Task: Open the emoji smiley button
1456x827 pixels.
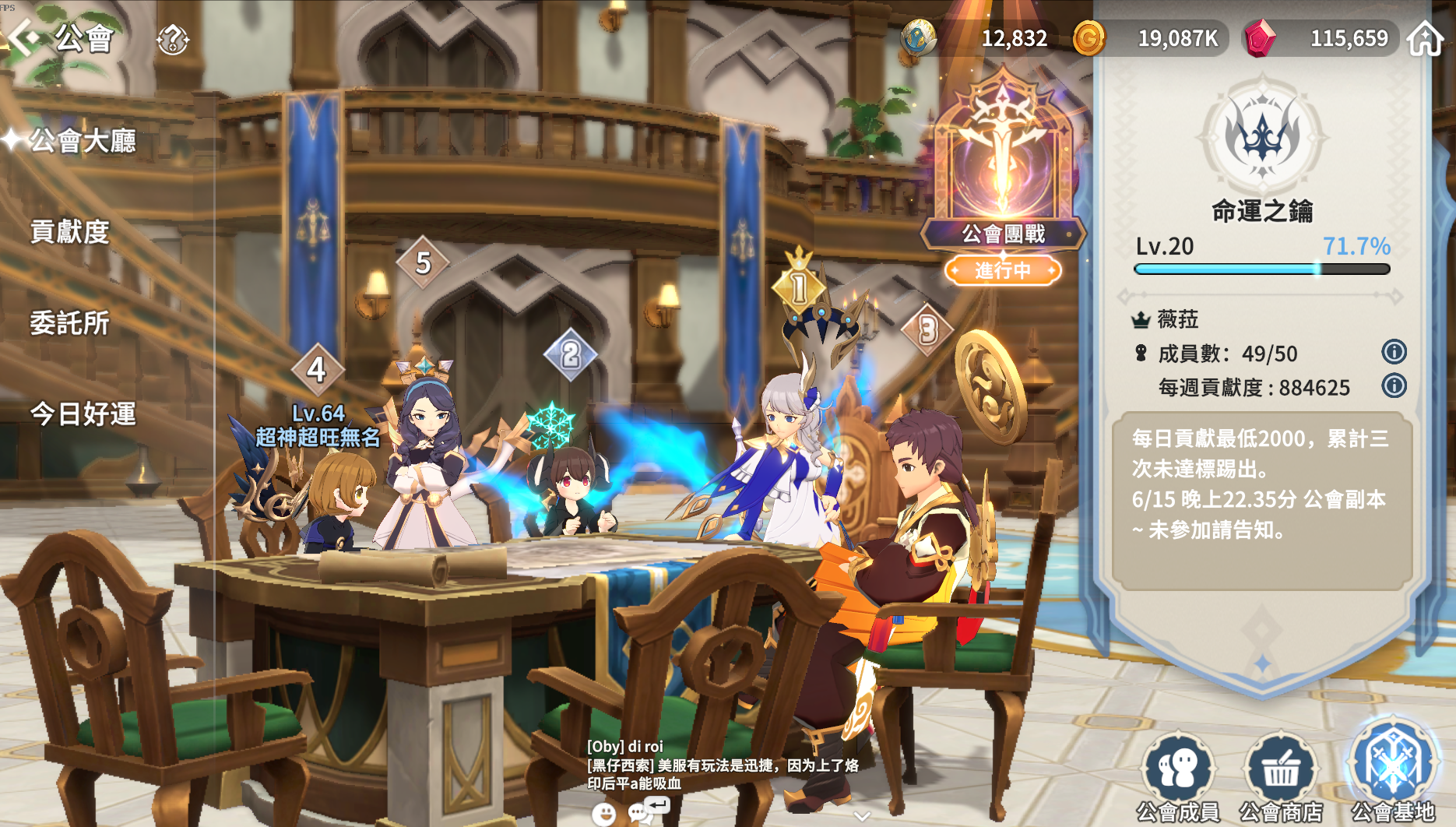Action: tap(603, 814)
